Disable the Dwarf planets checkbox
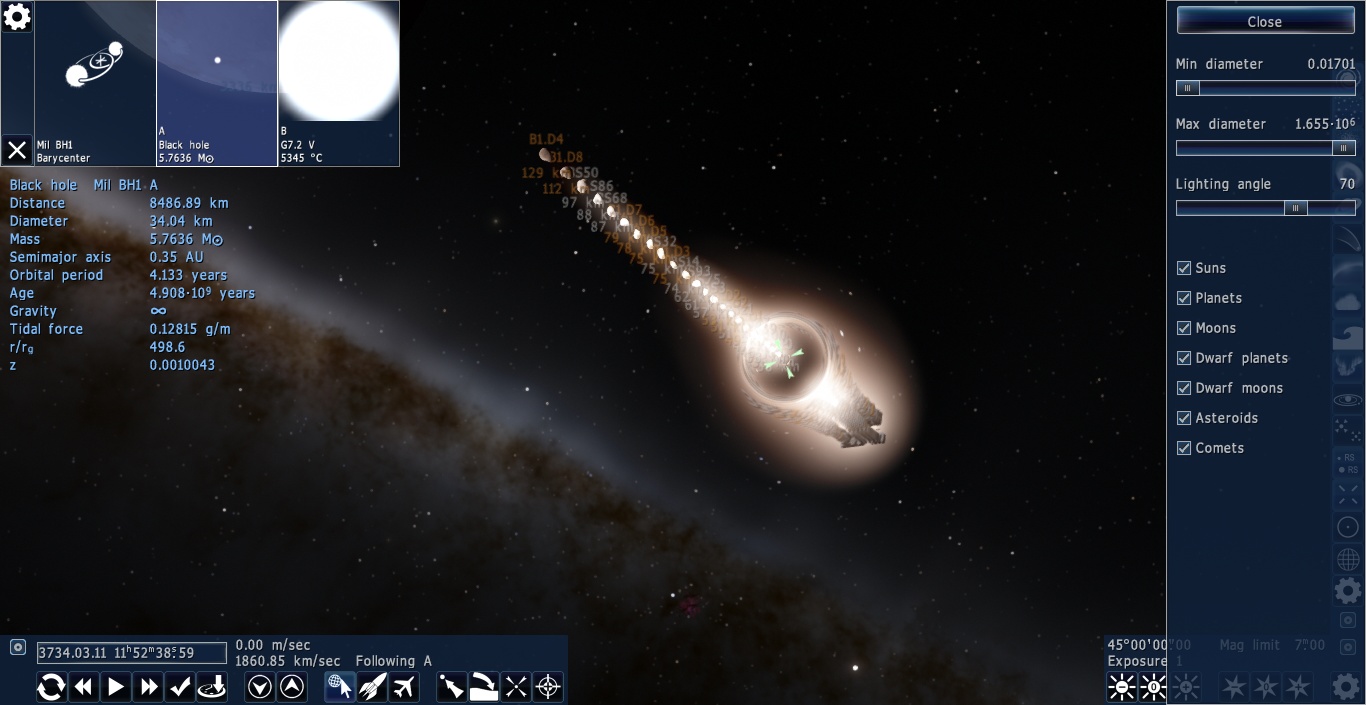The width and height of the screenshot is (1366, 705). 1184,358
